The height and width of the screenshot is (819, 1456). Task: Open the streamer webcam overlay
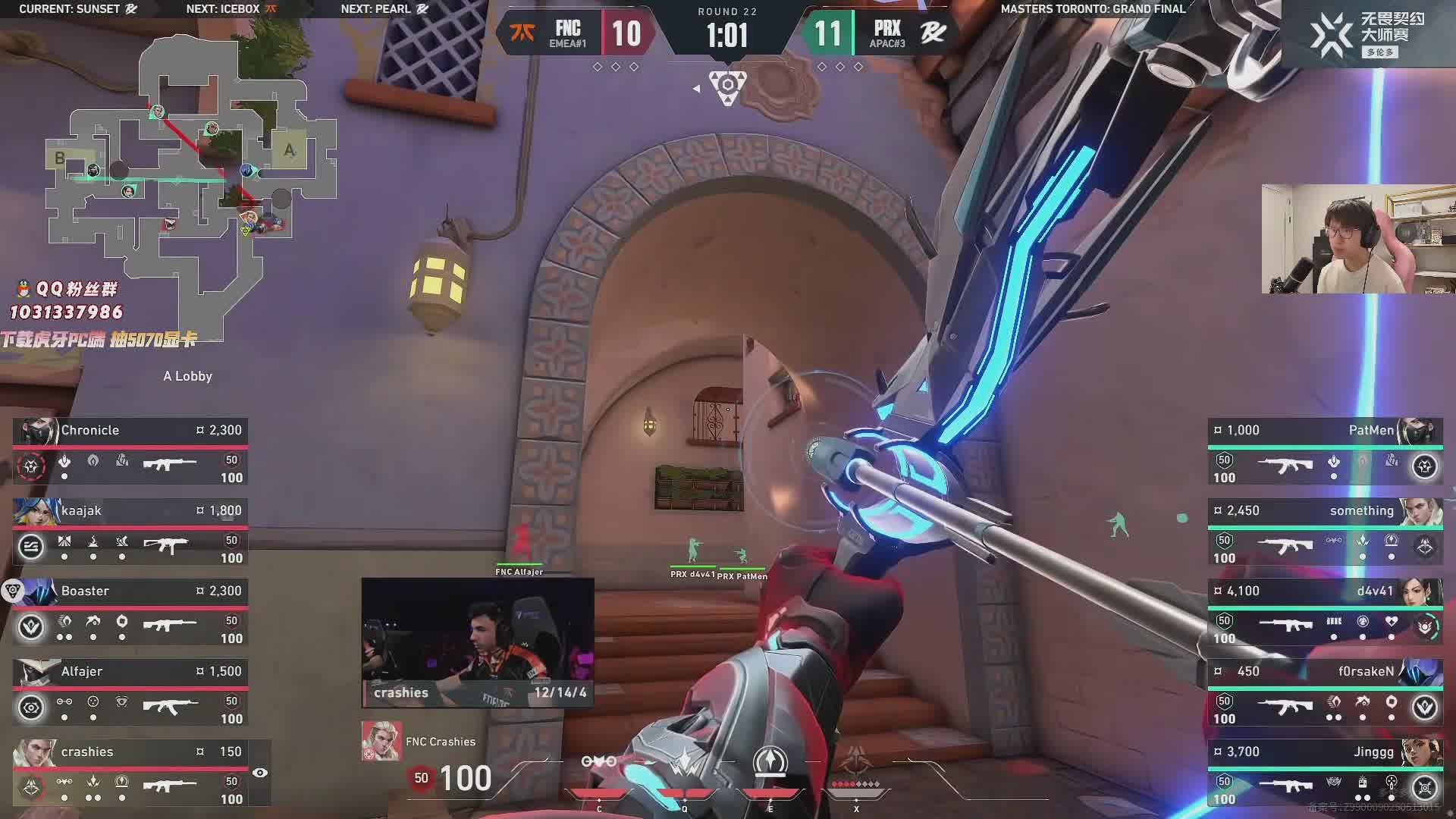click(1358, 239)
